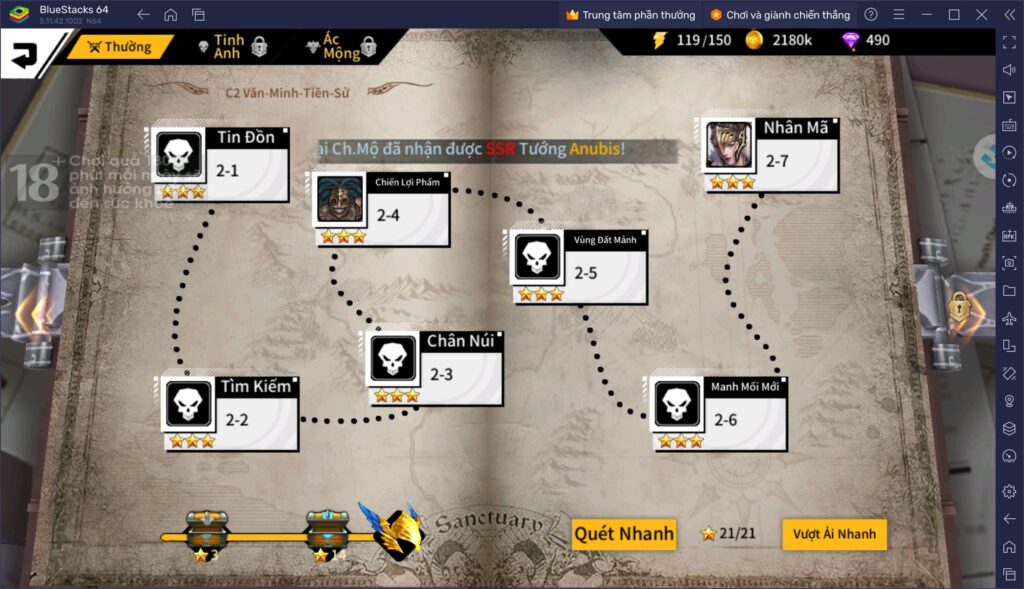Choose stage 2-7 Nhân Mã

[769, 154]
